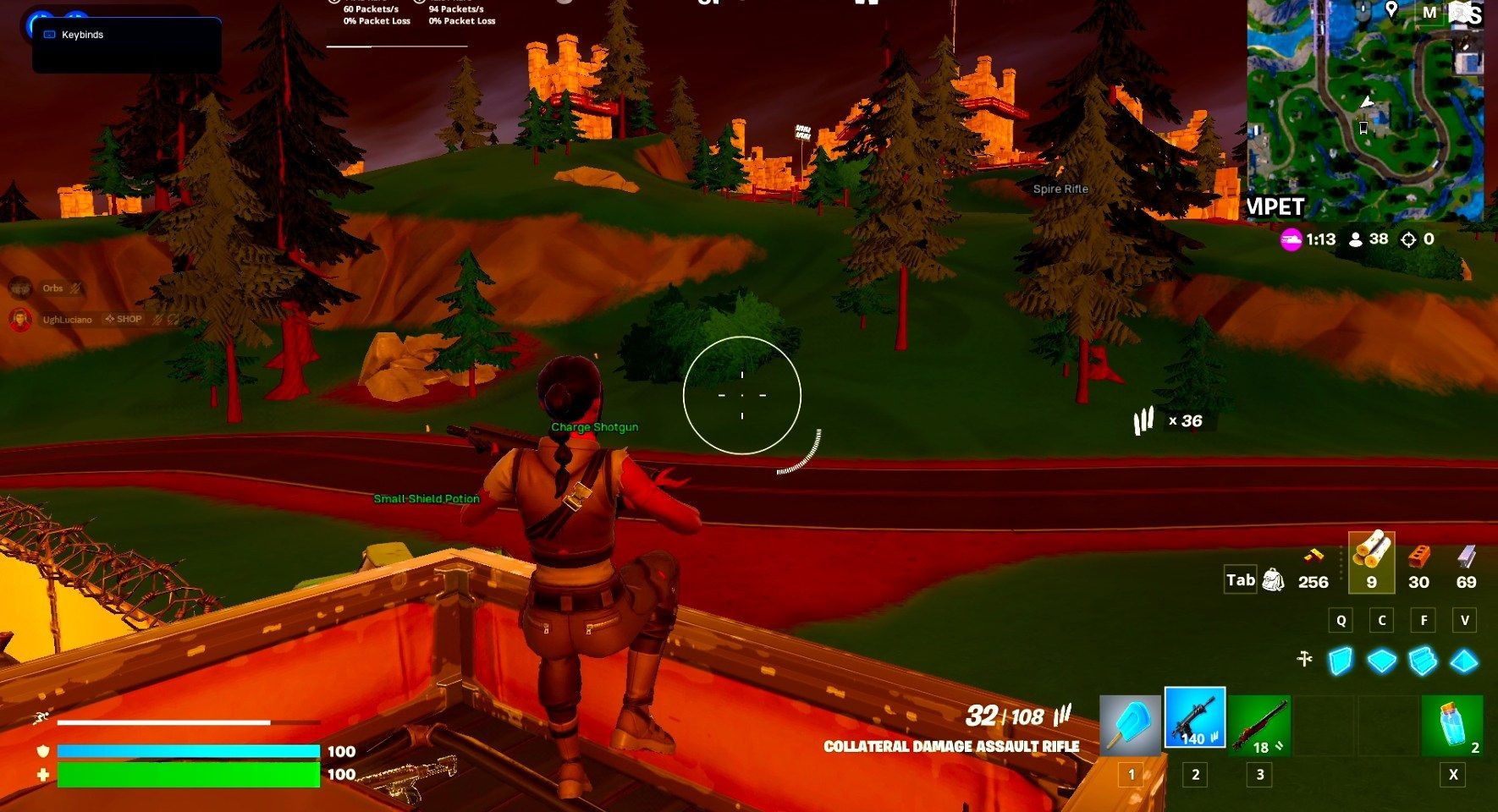Viewport: 1498px width, 812px height.
Task: Click the crossed hammer and wrench build icon
Action: pyautogui.click(x=1304, y=658)
